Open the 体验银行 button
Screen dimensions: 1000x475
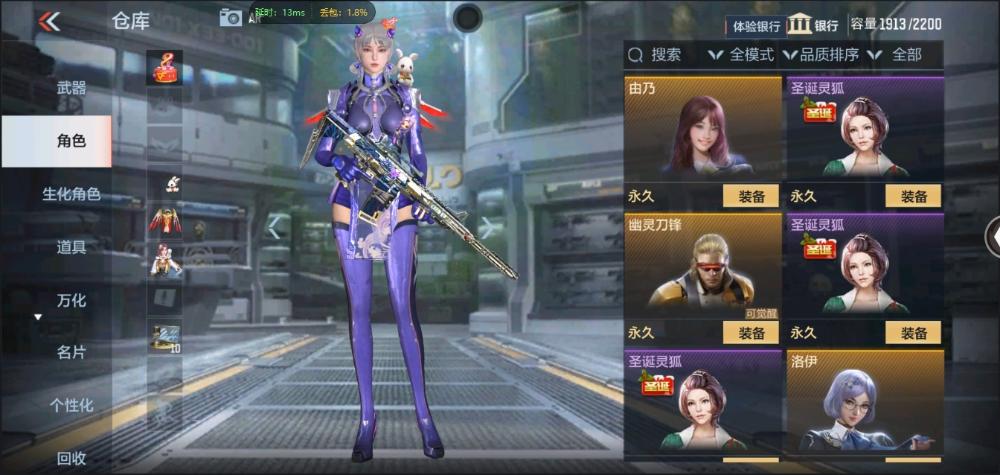point(757,25)
